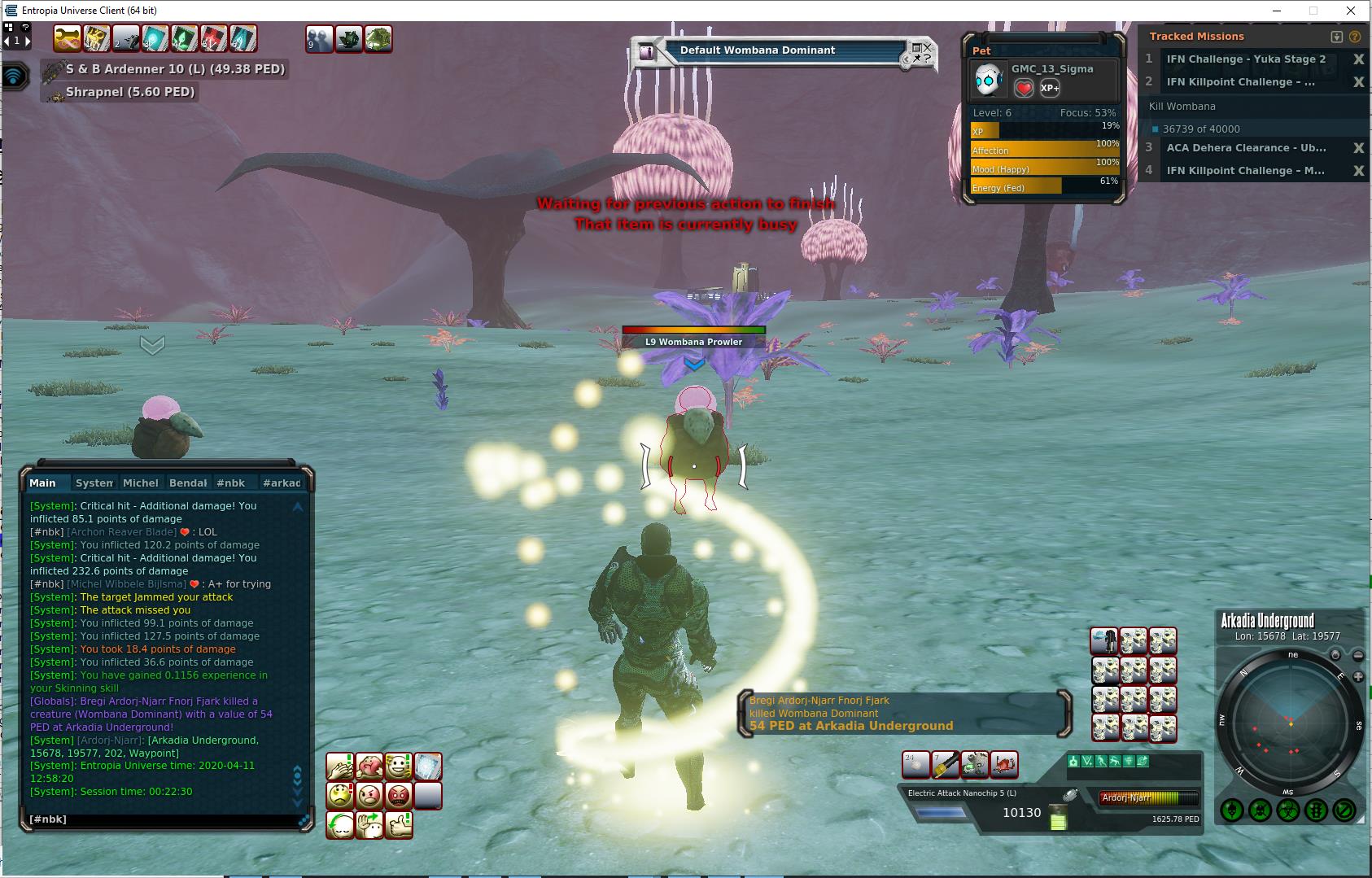Switch to the System chat tab
The height and width of the screenshot is (878, 1372).
coord(94,483)
